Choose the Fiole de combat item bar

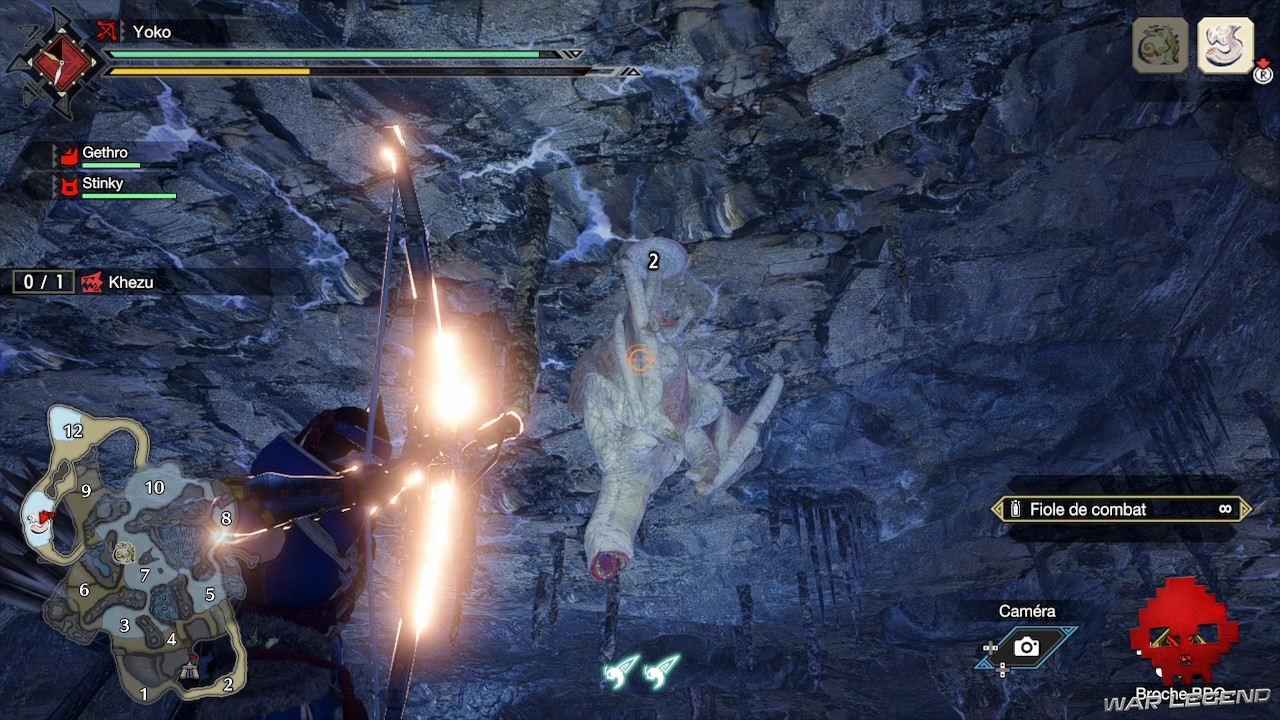1121,509
